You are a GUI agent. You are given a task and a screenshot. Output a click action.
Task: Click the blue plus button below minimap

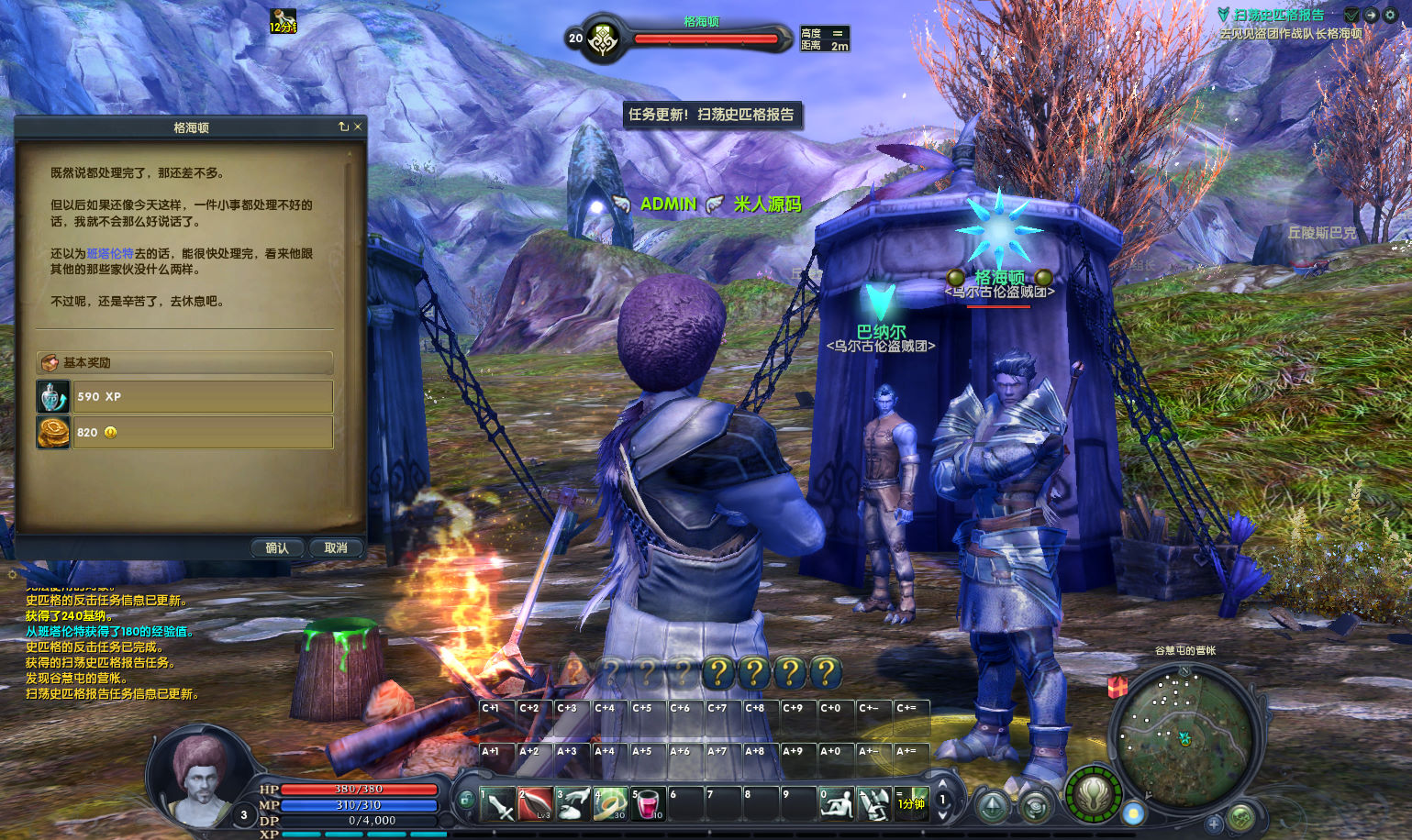coord(1214,823)
